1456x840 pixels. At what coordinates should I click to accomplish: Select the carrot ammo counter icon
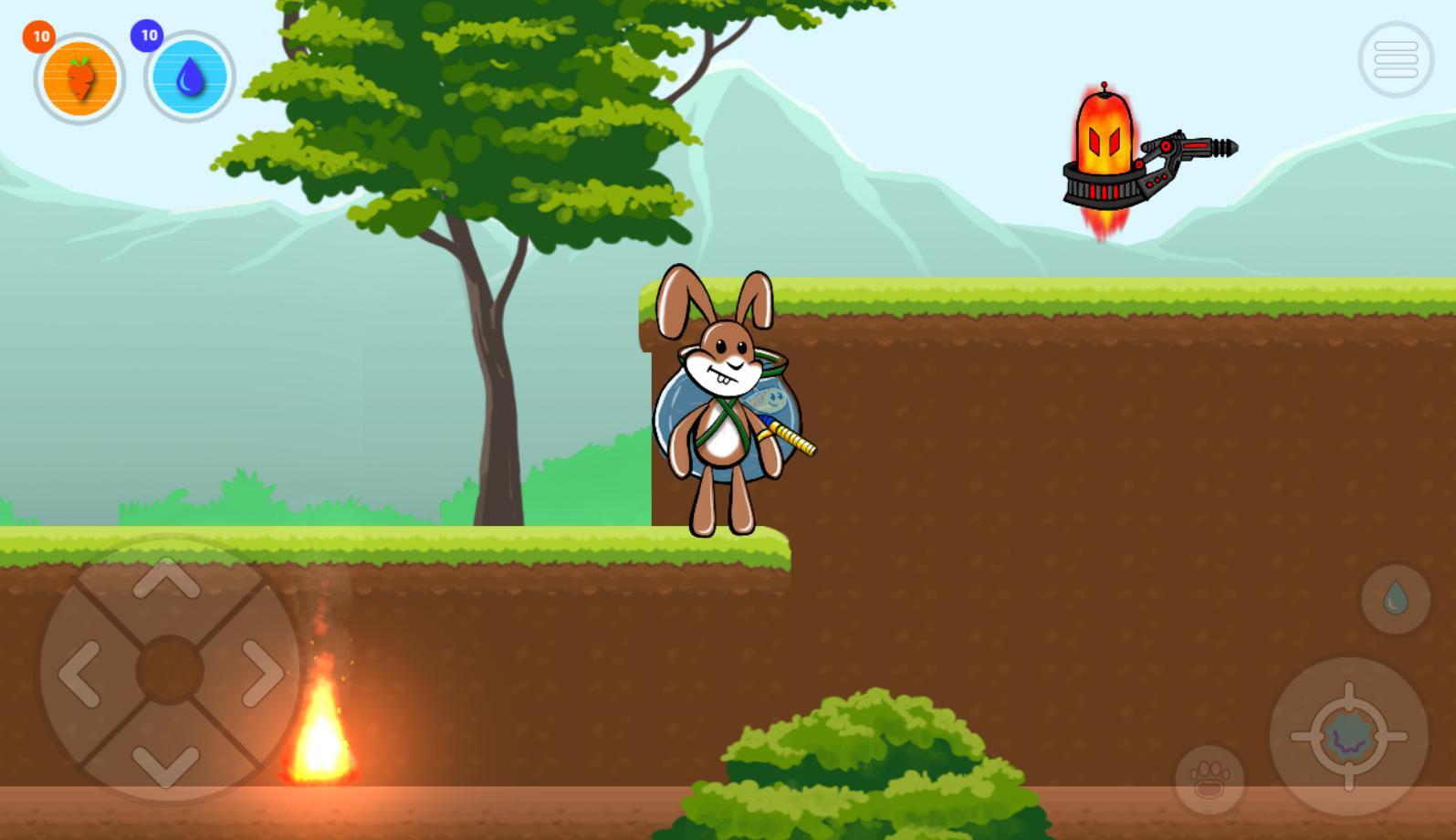(x=78, y=78)
